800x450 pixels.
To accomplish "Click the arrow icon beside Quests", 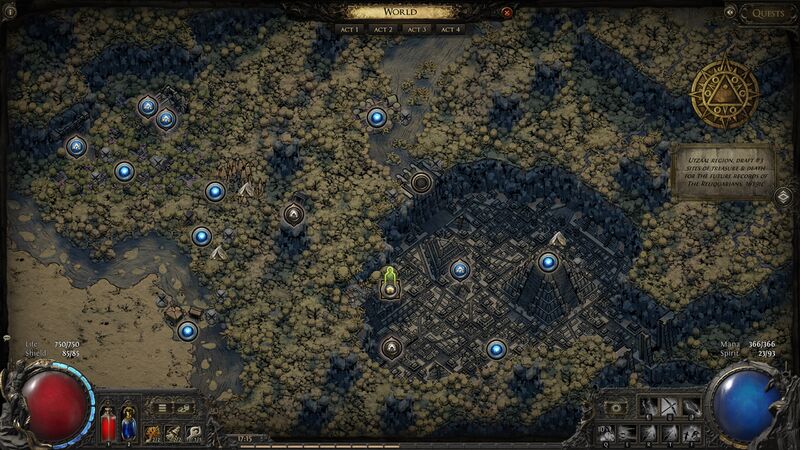I will click(730, 13).
